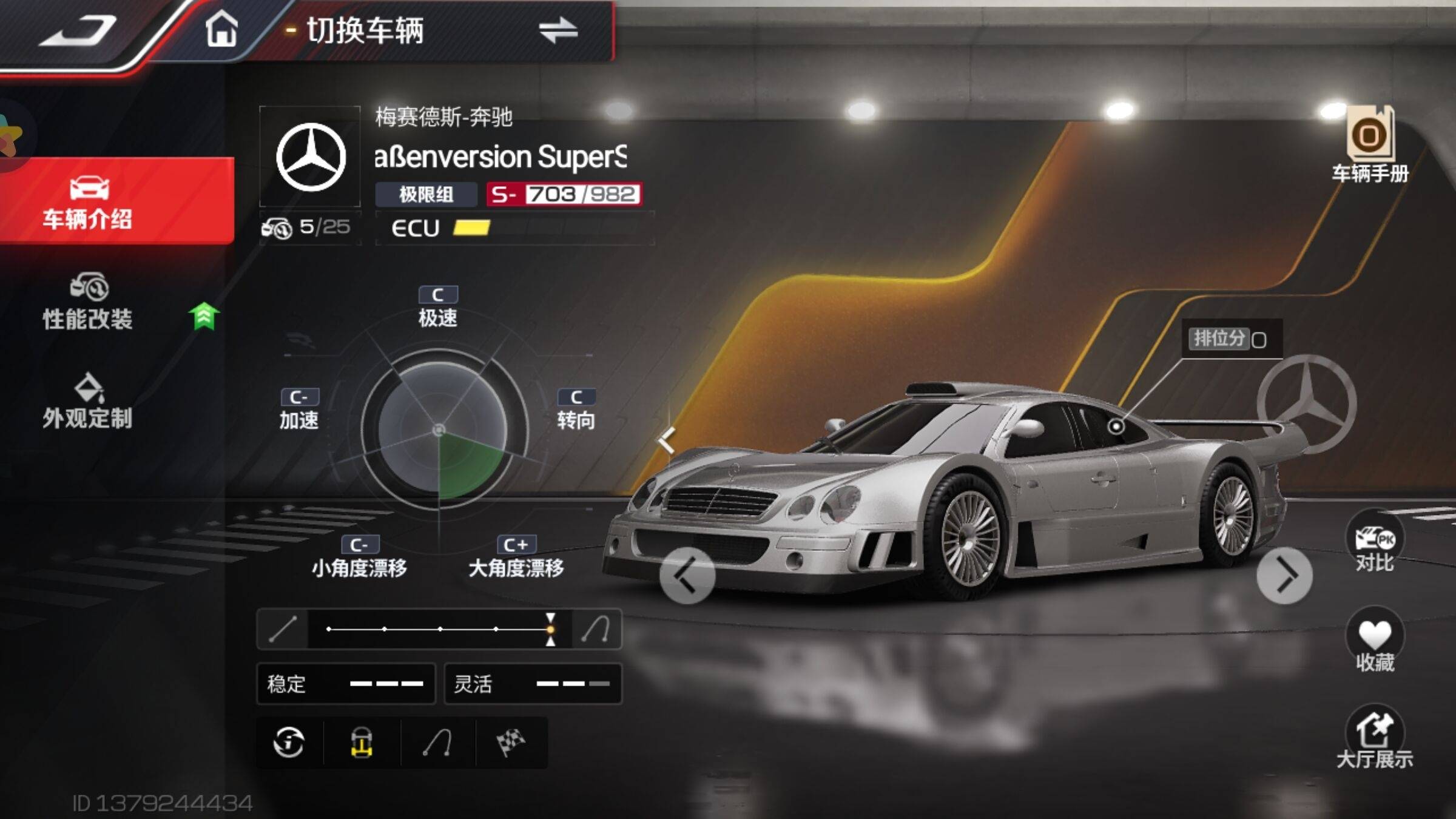The width and height of the screenshot is (1456, 819).
Task: Click the ECU yellow indicator bar
Action: (471, 228)
